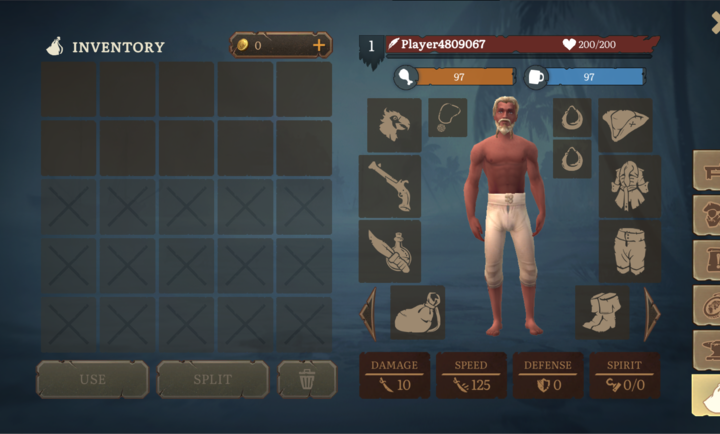
Task: Select the trousers equipment slot
Action: click(x=629, y=250)
